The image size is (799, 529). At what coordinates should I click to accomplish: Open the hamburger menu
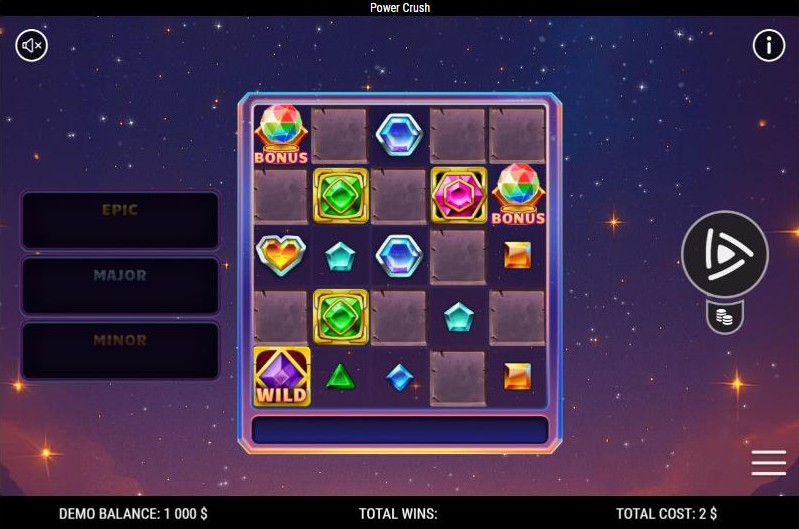tap(768, 463)
